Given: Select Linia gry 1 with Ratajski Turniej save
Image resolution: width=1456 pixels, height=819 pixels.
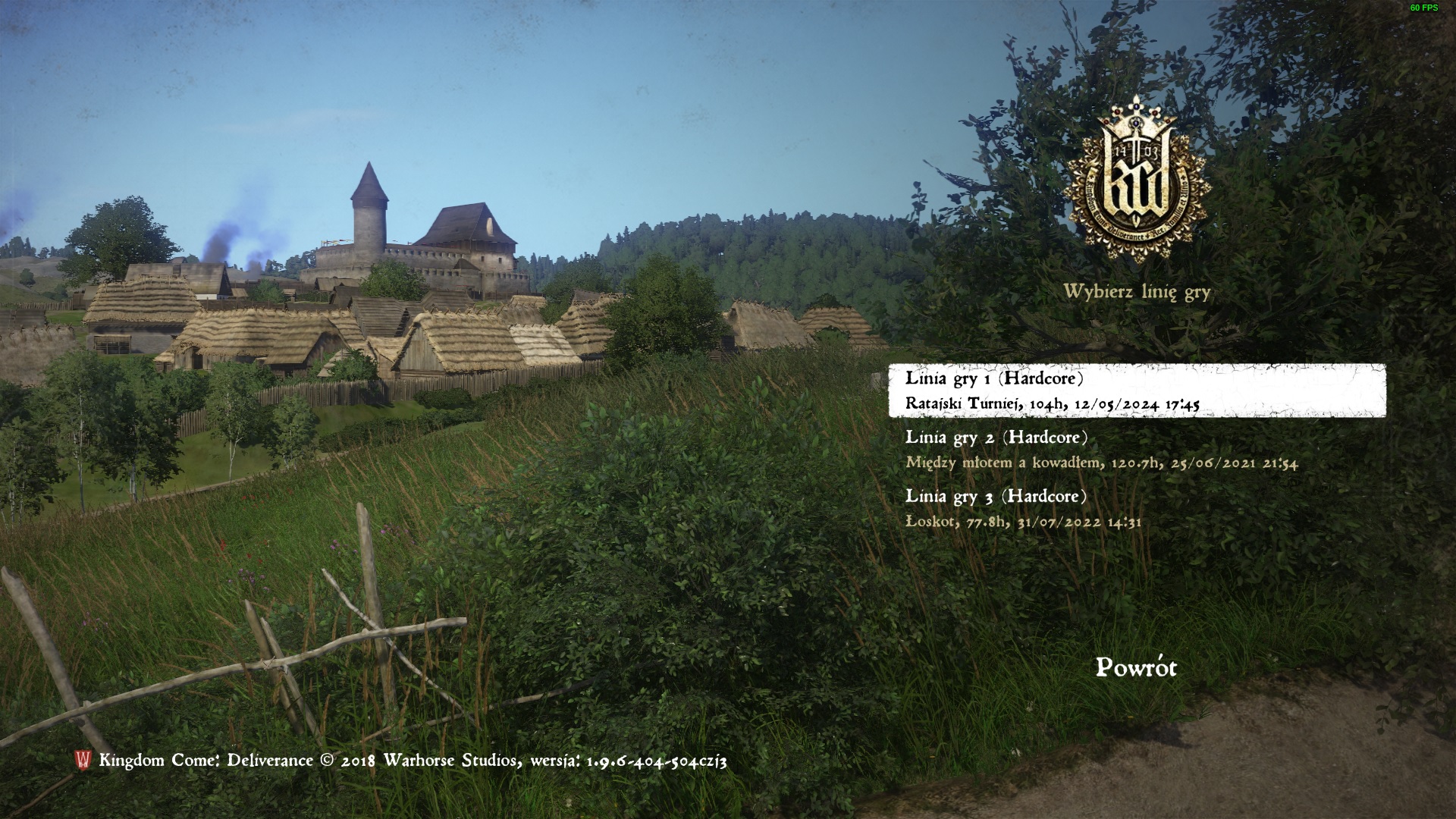Looking at the screenshot, I should pos(1136,391).
